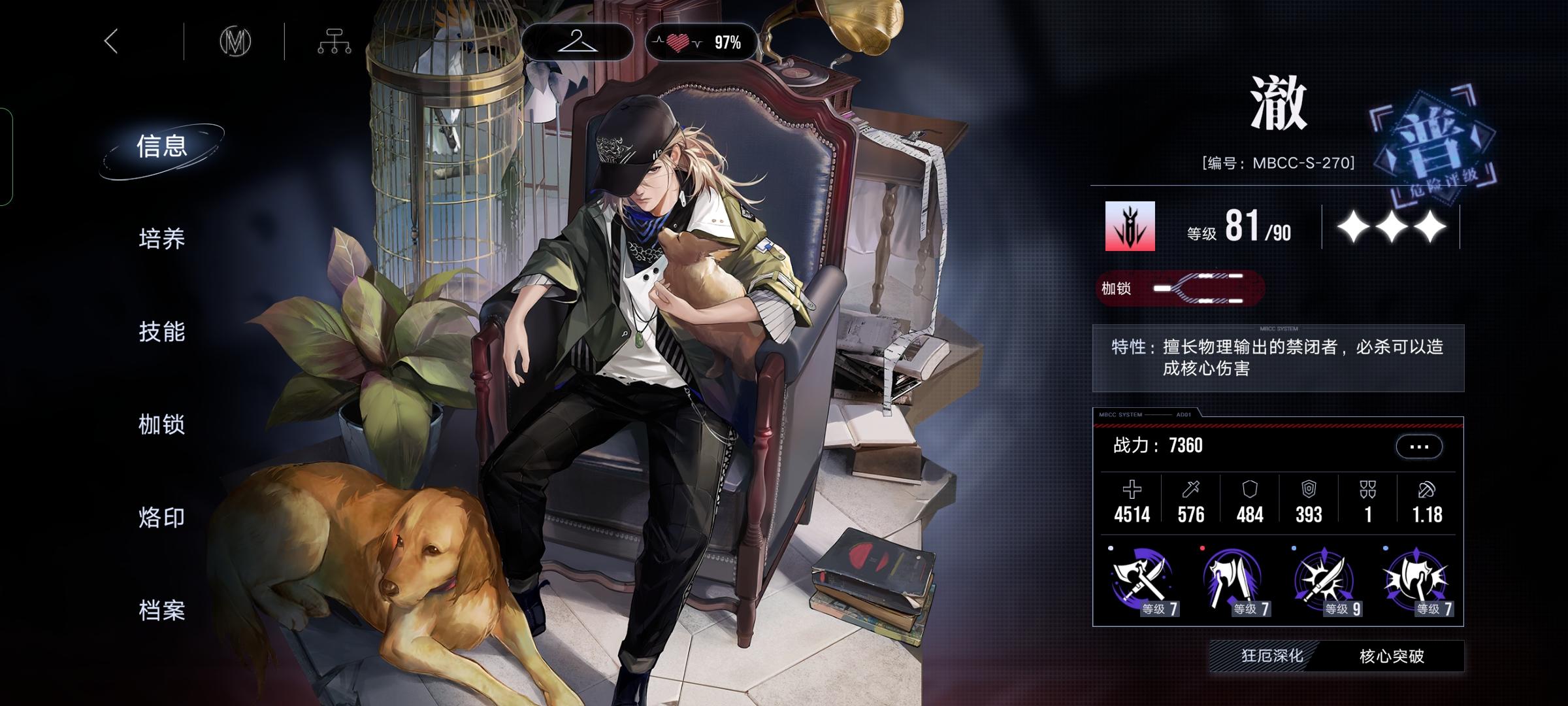Open the 枷锁 shackle progress bar

[x=1180, y=288]
